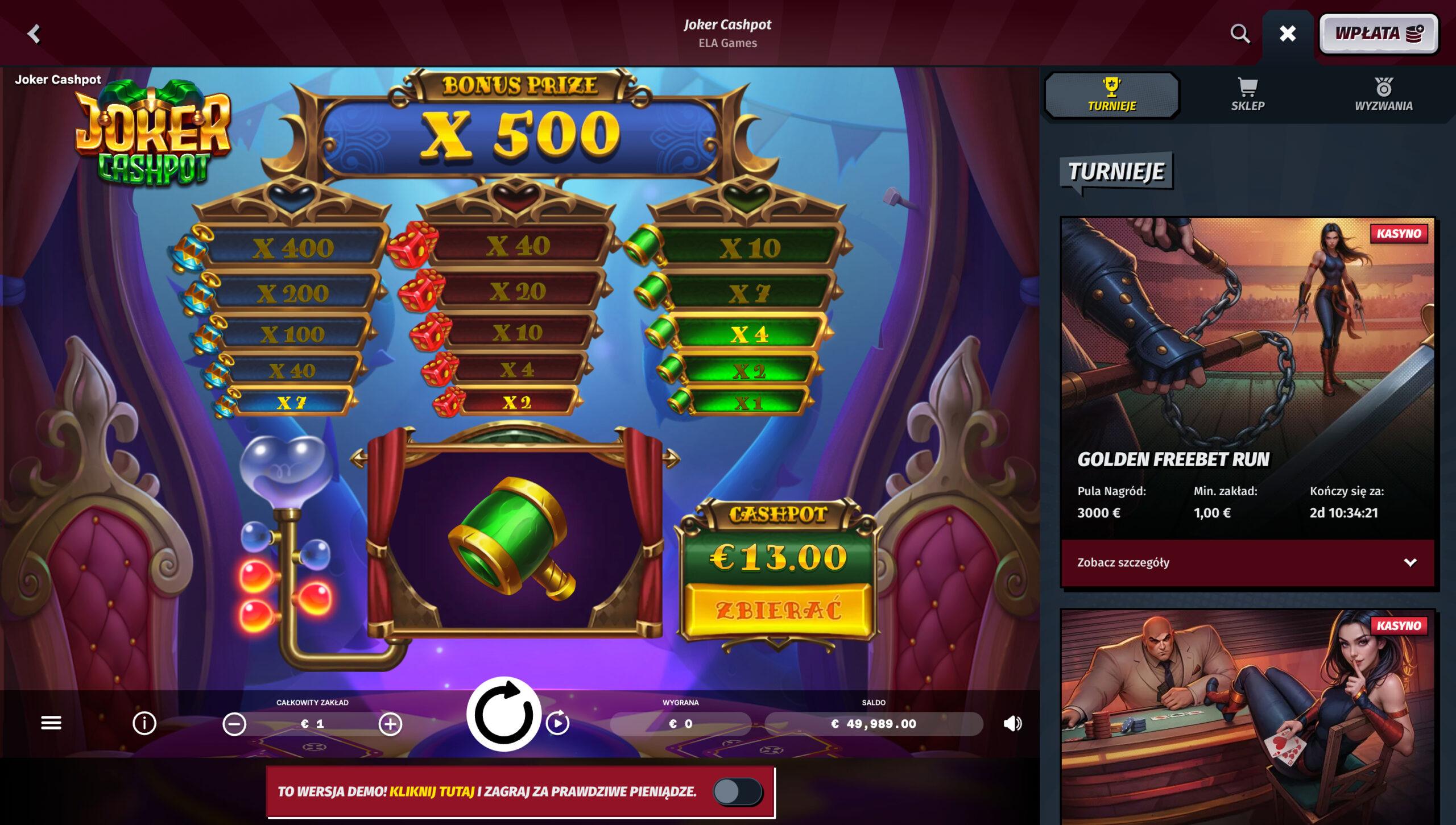The width and height of the screenshot is (1456, 825).
Task: Collapse the GOLDEN FREEBET RUN details chevron
Action: tap(1409, 562)
